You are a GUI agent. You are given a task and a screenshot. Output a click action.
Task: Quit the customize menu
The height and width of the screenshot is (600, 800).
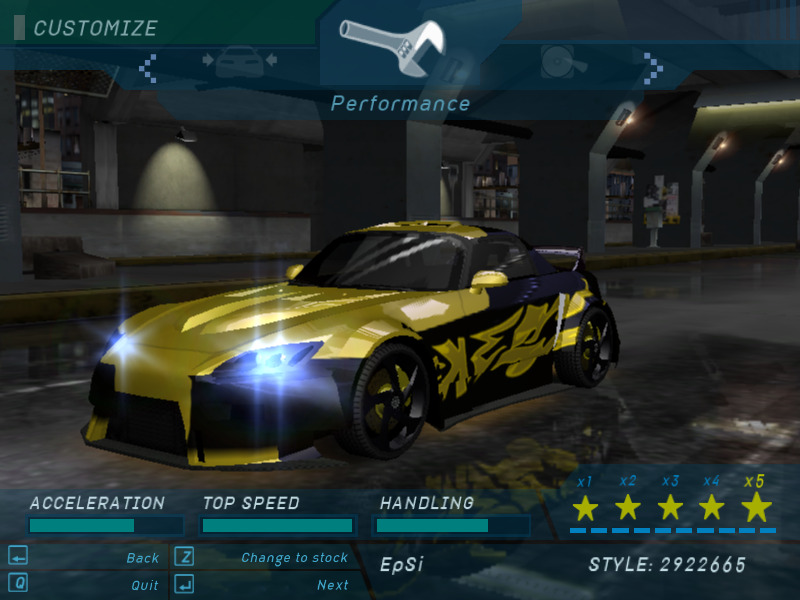point(144,585)
